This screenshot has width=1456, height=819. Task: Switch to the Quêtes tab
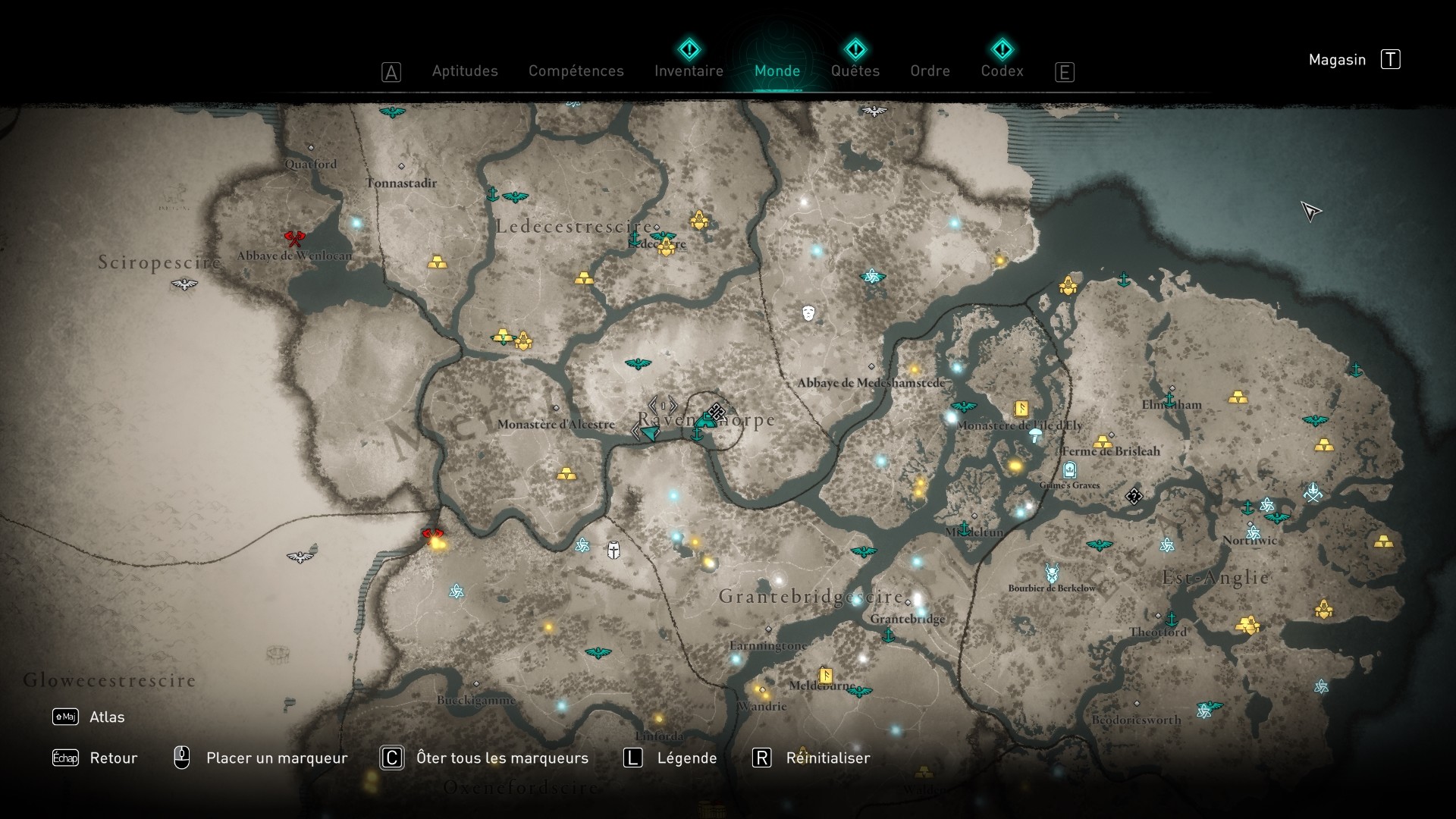[855, 71]
